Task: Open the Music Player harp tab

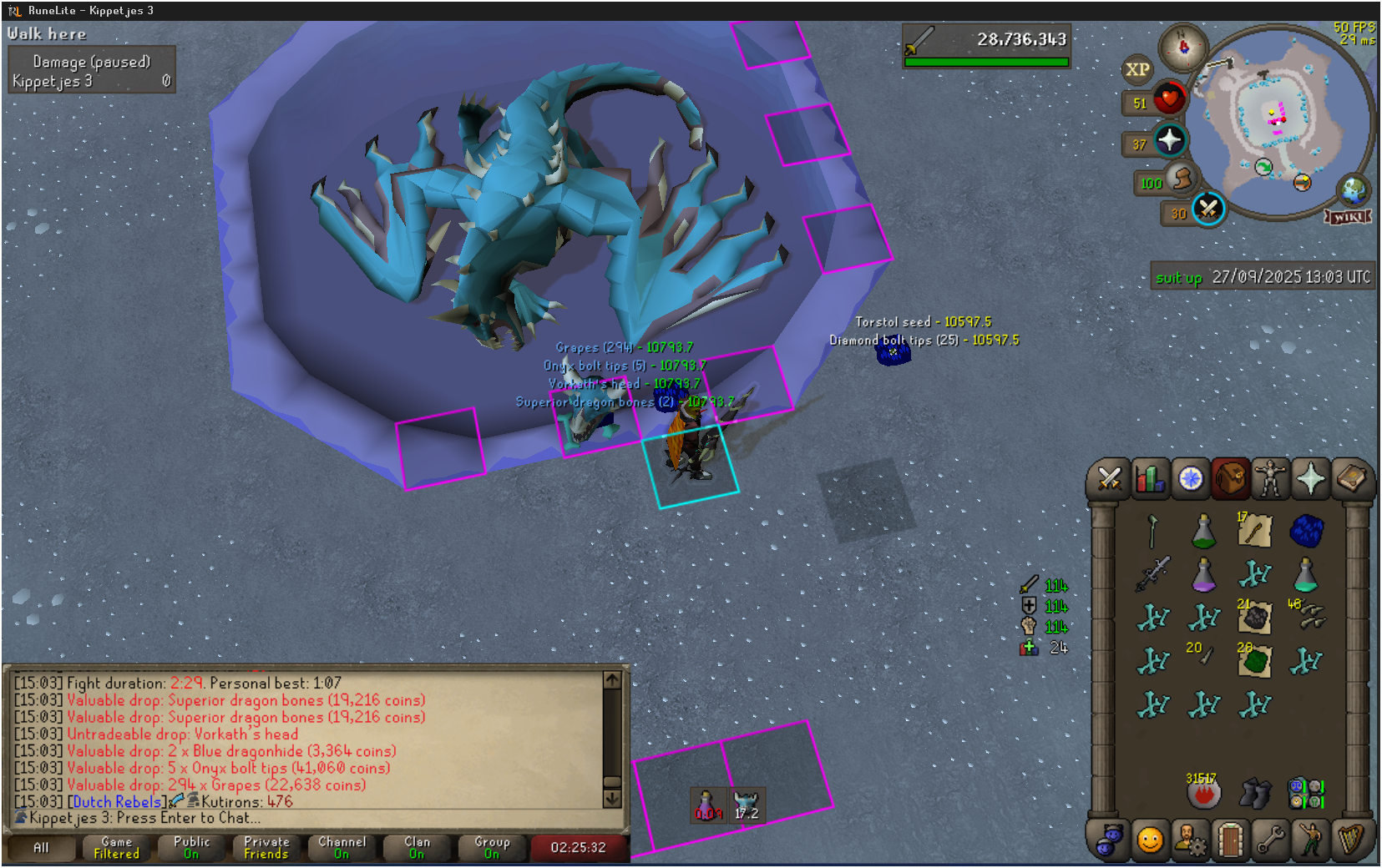Action: click(1351, 840)
